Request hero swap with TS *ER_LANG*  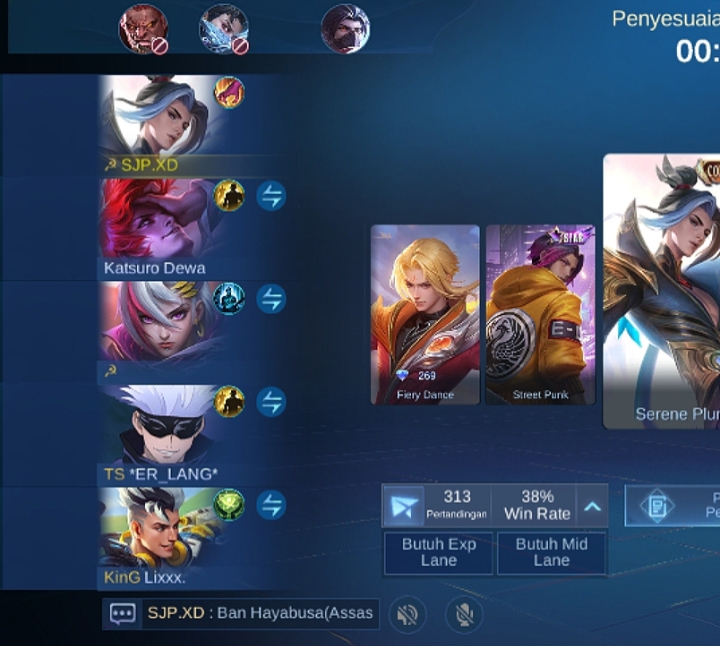pyautogui.click(x=271, y=402)
